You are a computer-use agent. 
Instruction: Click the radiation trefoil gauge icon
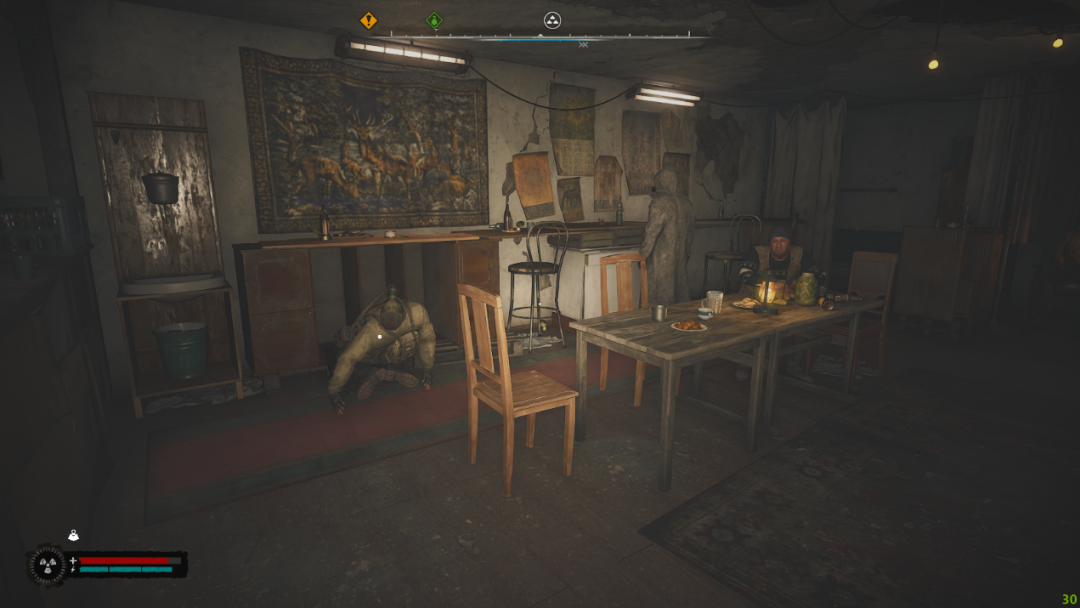(x=46, y=566)
